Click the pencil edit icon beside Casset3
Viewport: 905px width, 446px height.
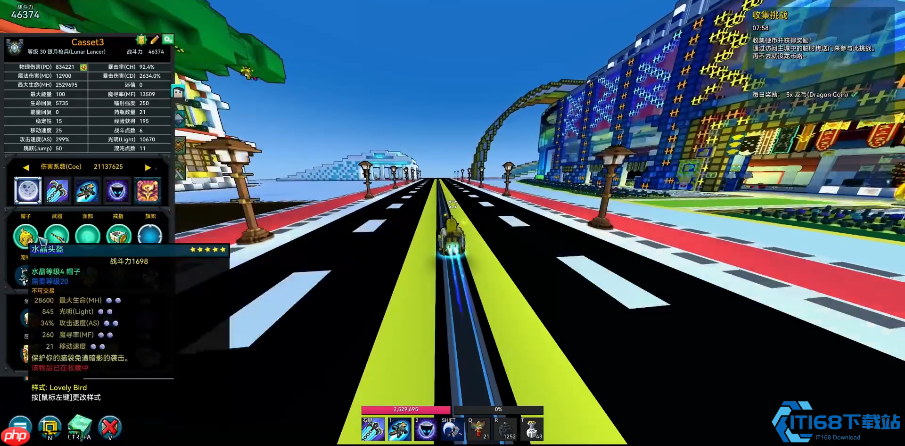pyautogui.click(x=154, y=40)
